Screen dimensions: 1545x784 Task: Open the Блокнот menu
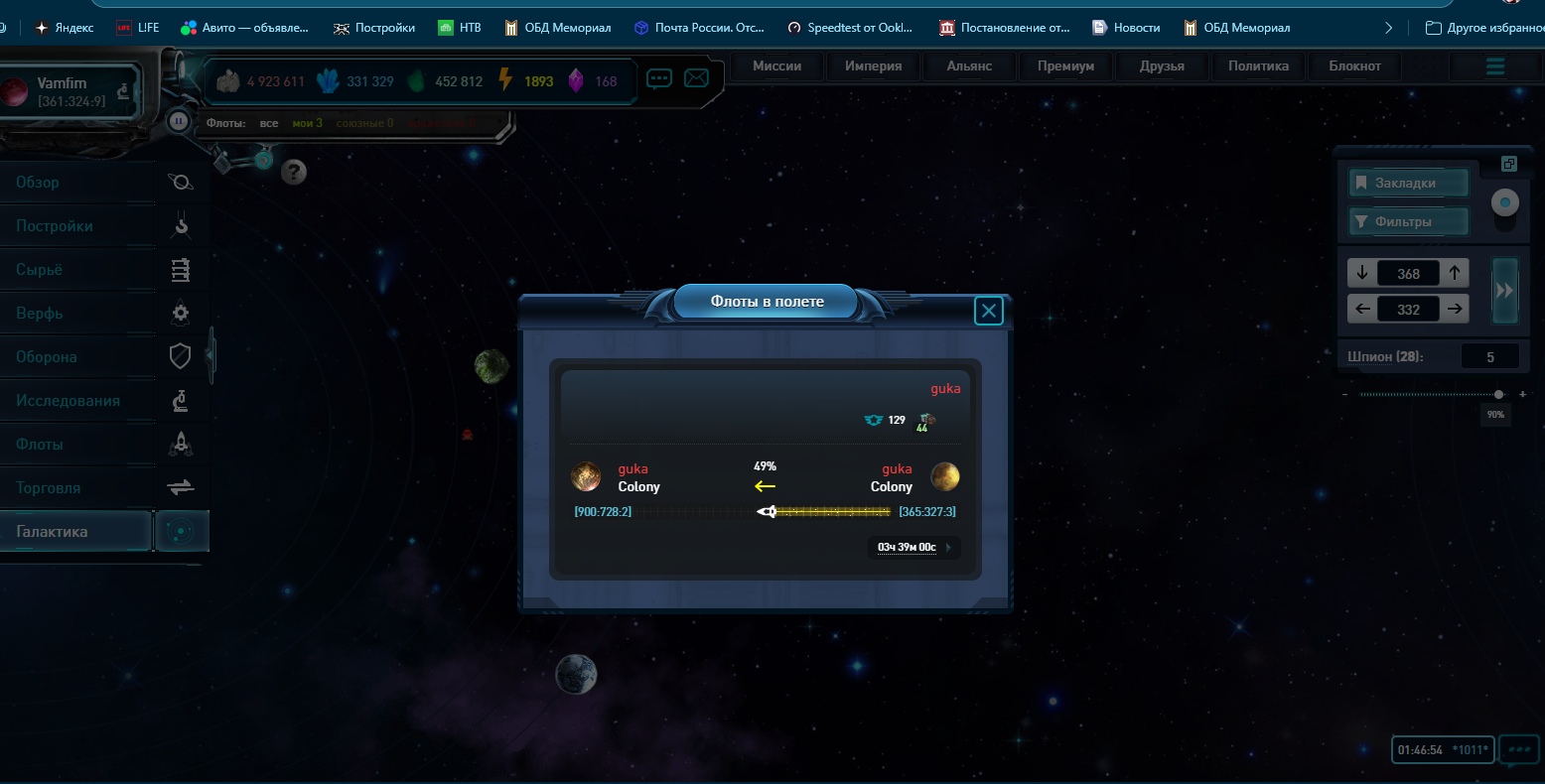pyautogui.click(x=1354, y=66)
